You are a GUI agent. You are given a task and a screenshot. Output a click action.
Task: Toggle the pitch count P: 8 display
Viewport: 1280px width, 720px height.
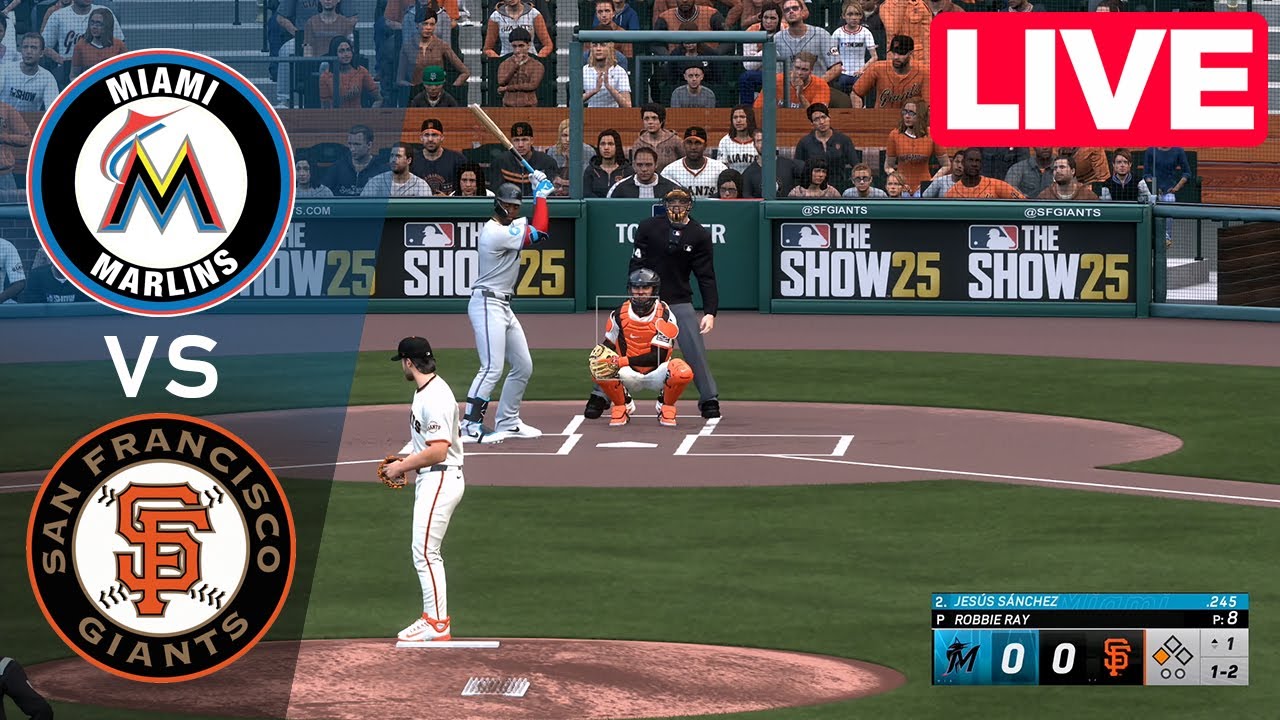tap(1224, 617)
